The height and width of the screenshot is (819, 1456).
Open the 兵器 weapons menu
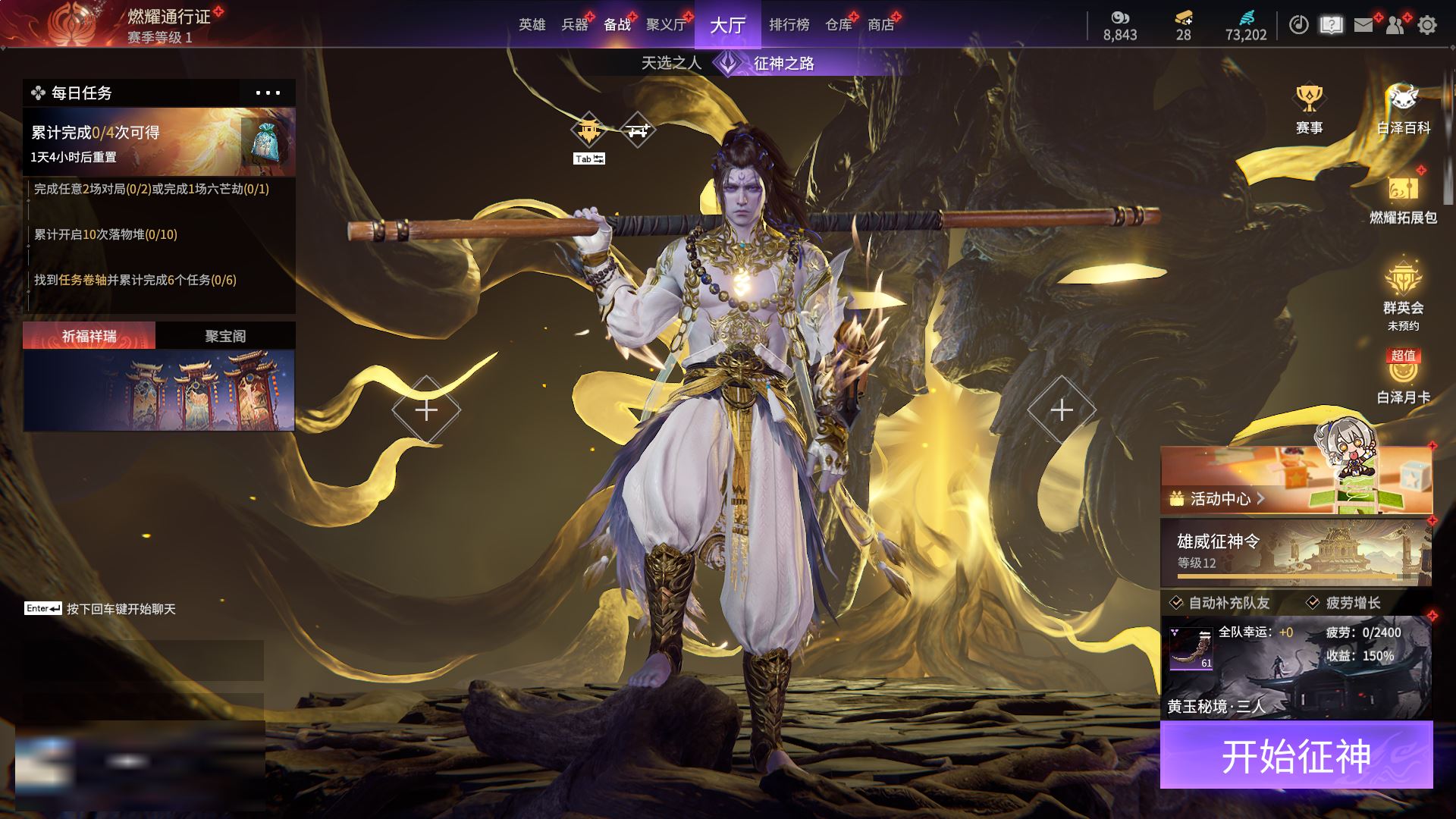click(x=574, y=25)
